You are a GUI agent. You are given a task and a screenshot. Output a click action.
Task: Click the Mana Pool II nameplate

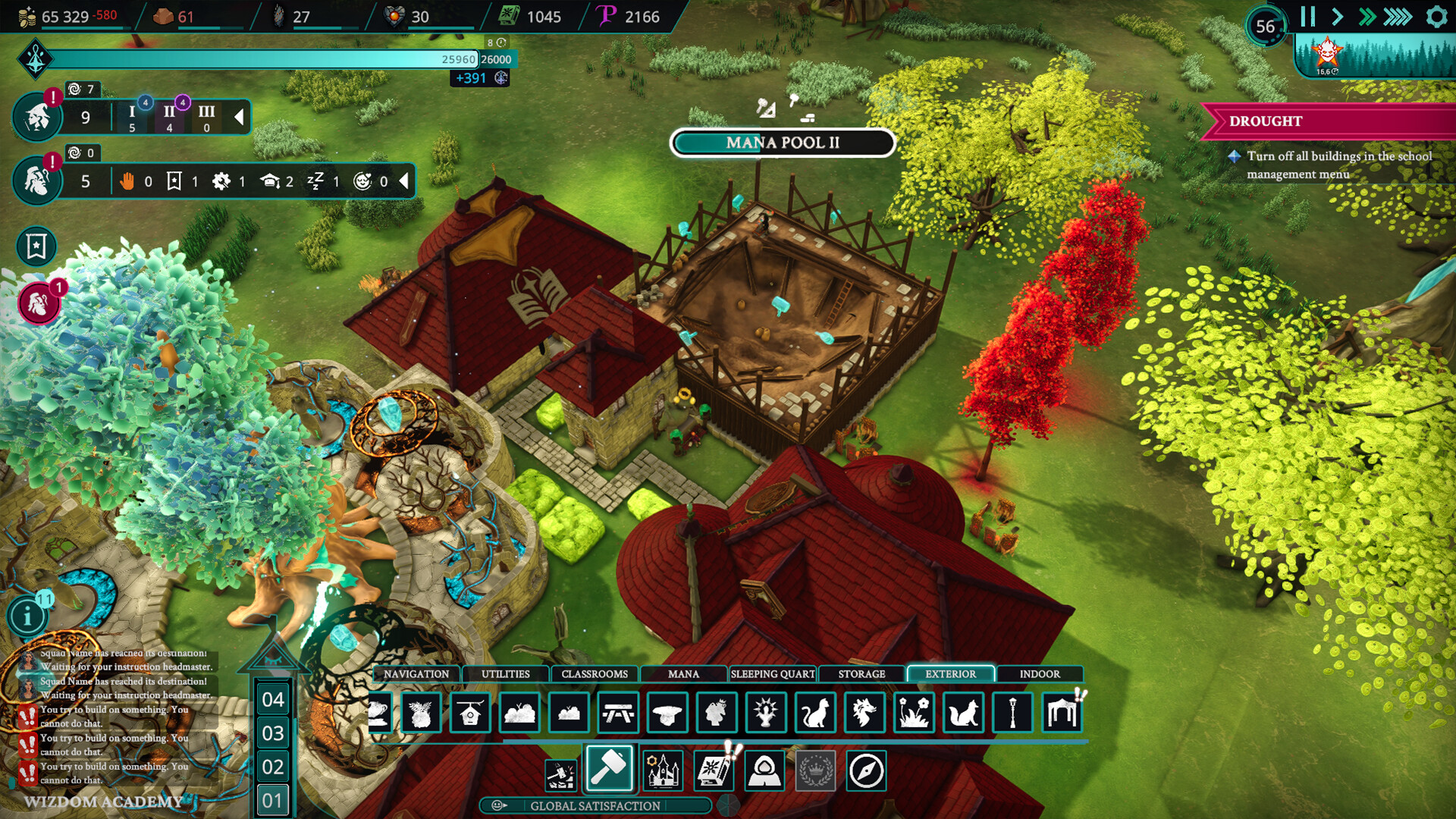(783, 143)
